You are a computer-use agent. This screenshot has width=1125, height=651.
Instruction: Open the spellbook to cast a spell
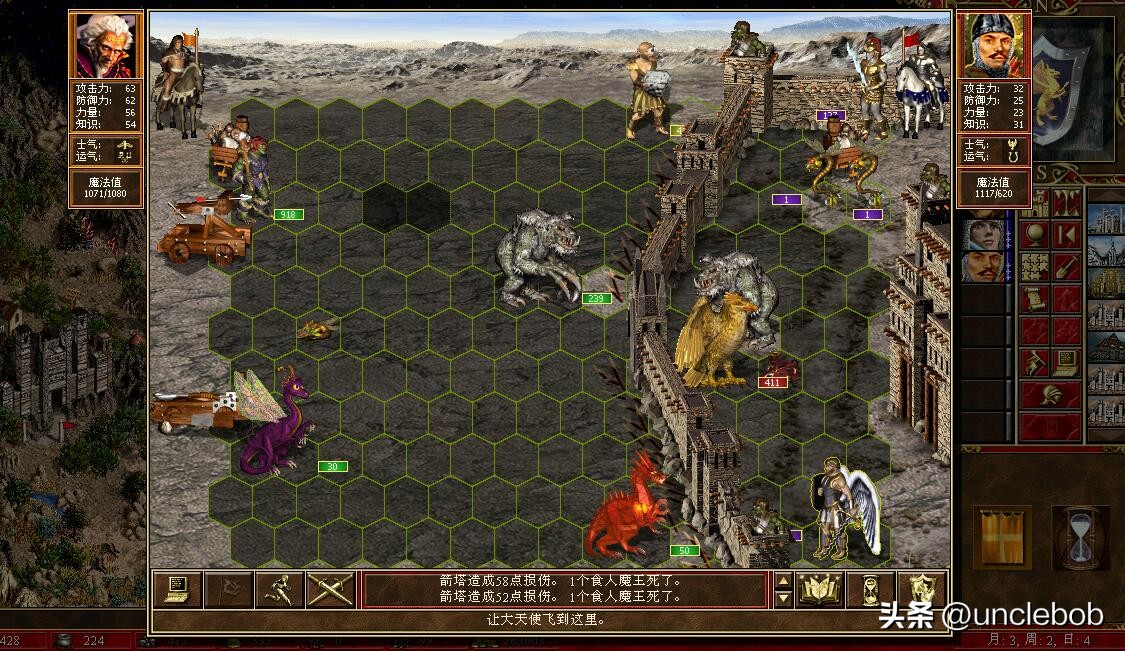click(819, 590)
